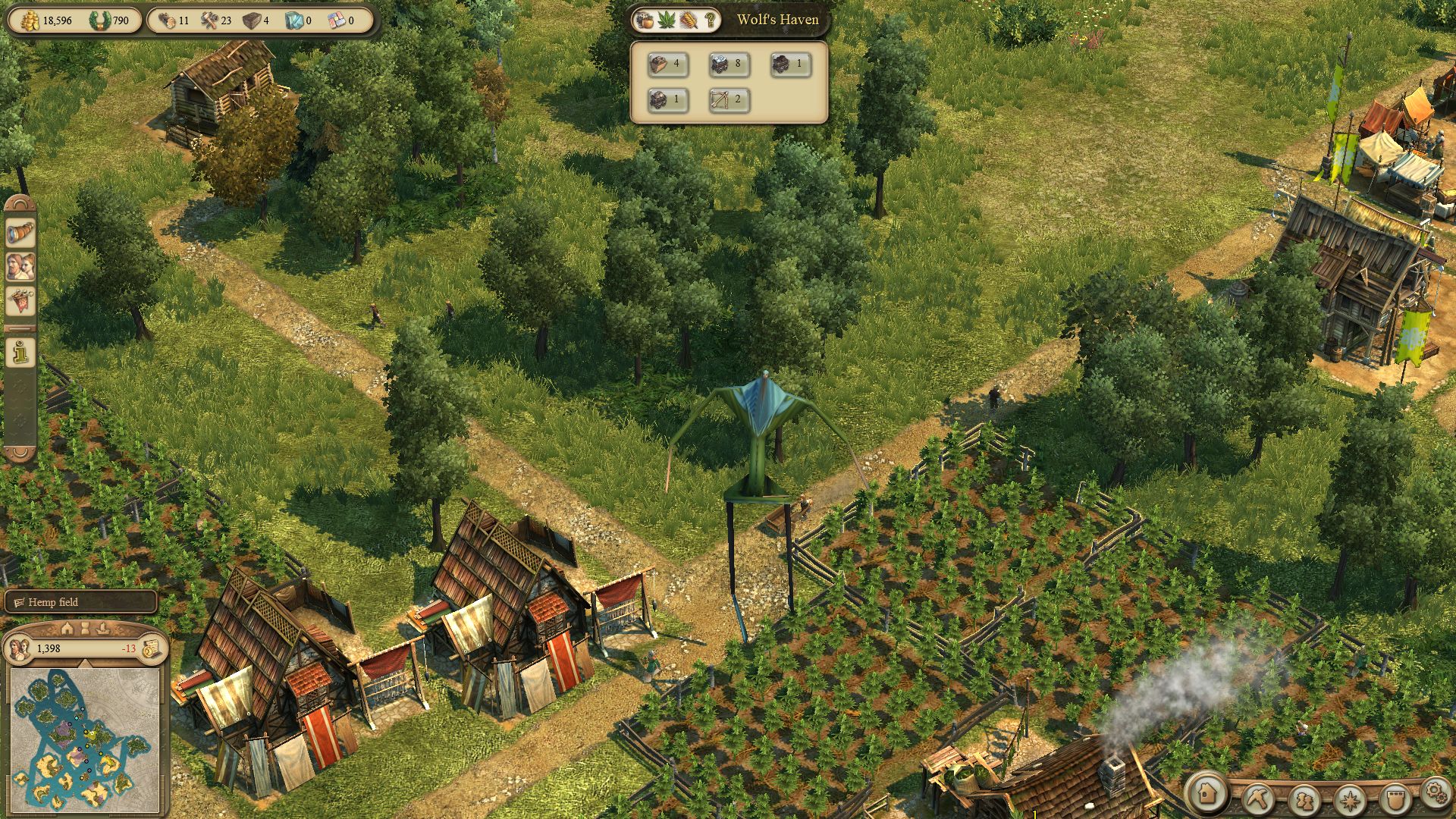Click the Wolf's Haven island name
This screenshot has height=819, width=1456.
click(777, 20)
